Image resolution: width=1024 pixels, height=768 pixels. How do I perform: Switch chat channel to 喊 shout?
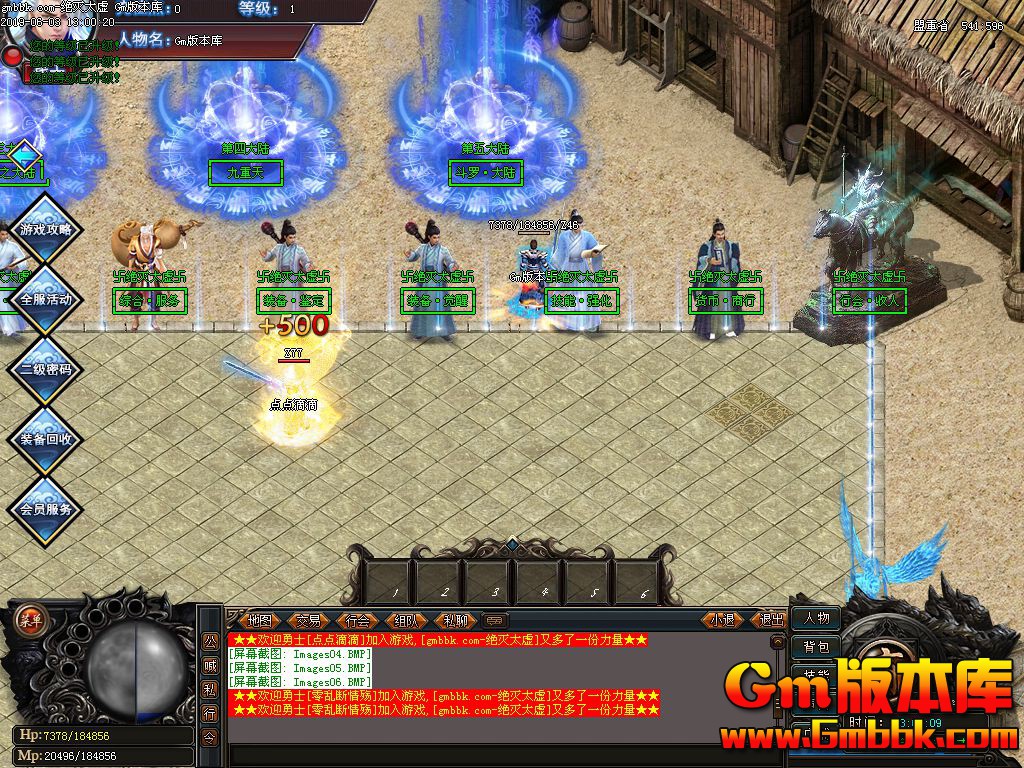tap(210, 665)
